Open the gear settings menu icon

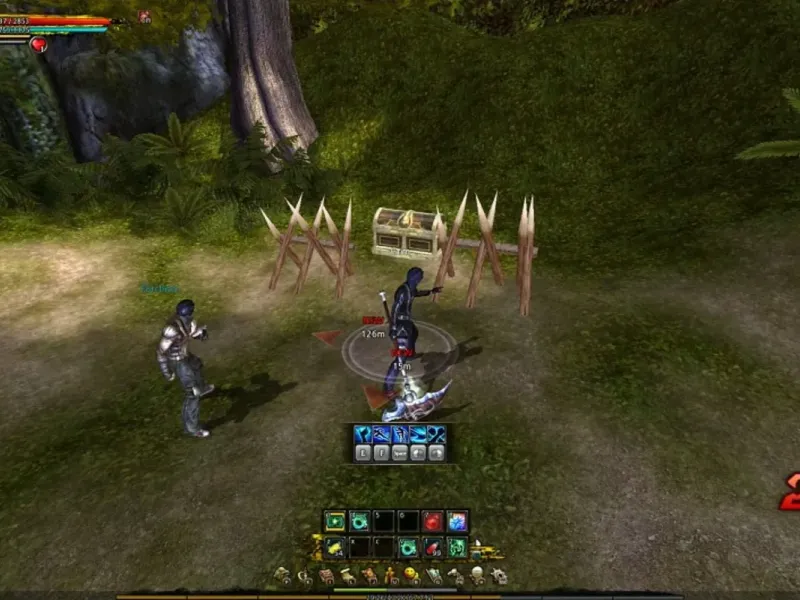(x=498, y=576)
